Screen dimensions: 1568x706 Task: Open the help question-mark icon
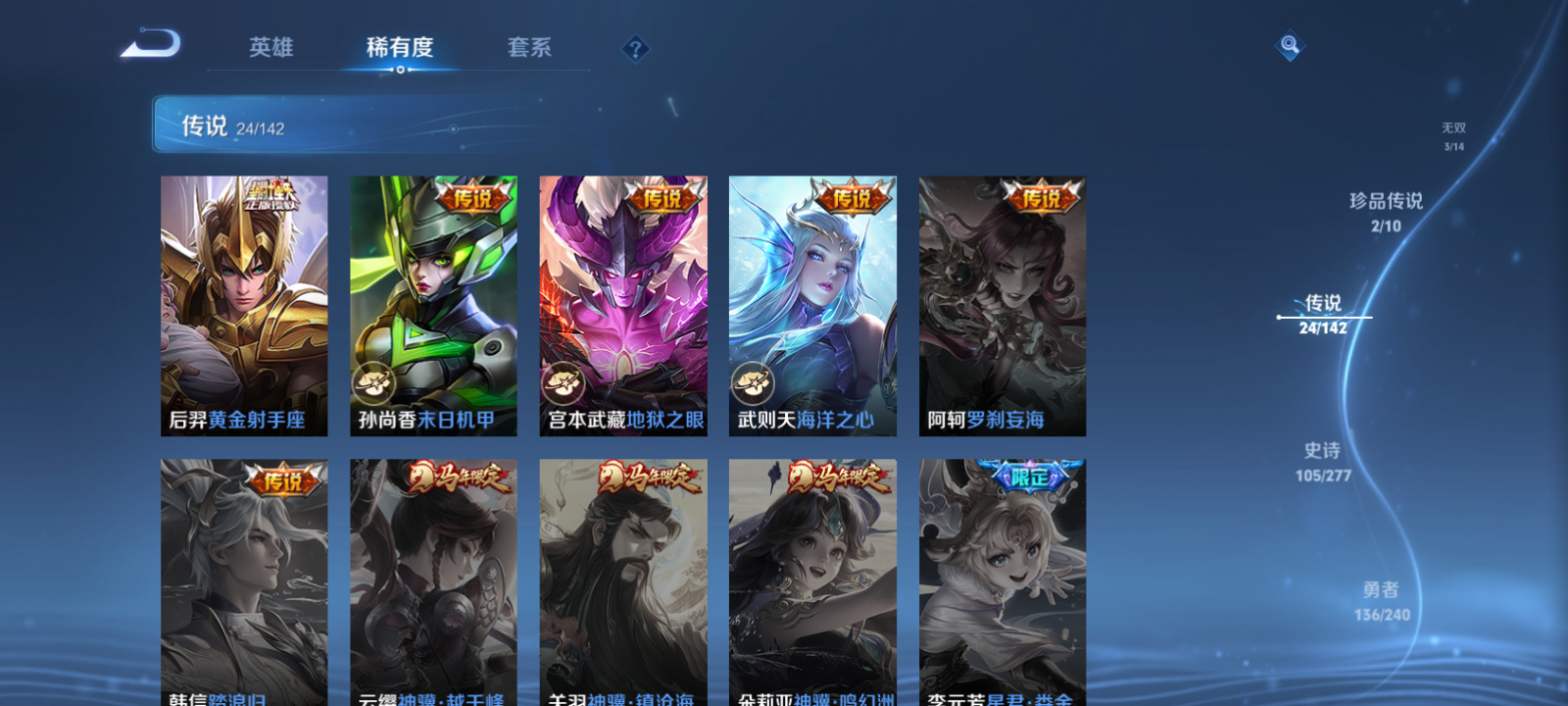coord(636,47)
